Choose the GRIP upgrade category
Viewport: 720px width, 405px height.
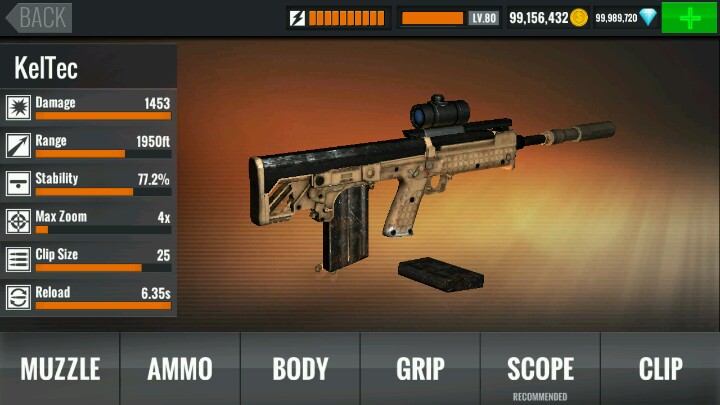420,368
